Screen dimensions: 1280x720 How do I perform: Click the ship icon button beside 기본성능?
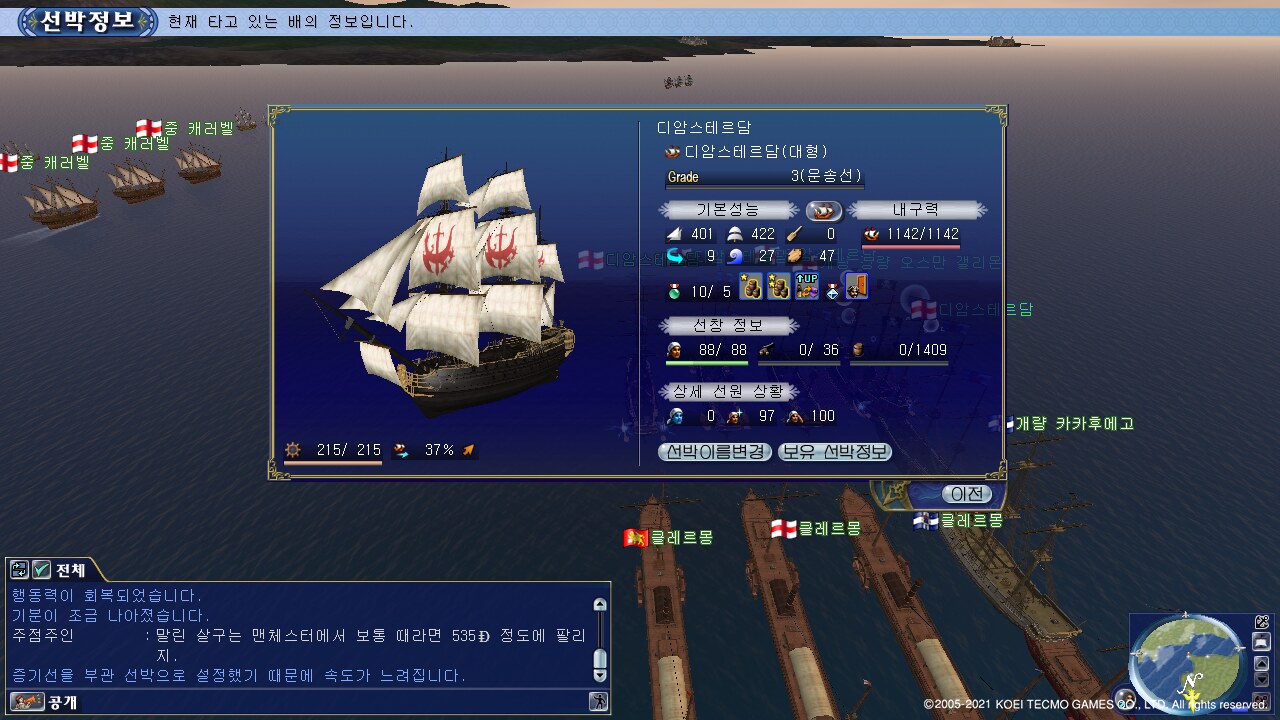click(x=824, y=210)
